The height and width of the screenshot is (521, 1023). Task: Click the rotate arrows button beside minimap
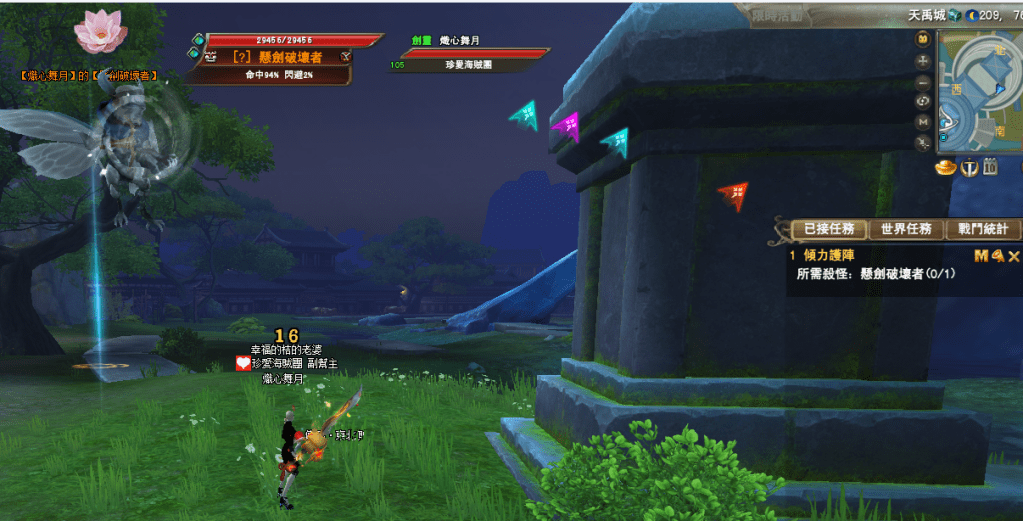(x=923, y=101)
